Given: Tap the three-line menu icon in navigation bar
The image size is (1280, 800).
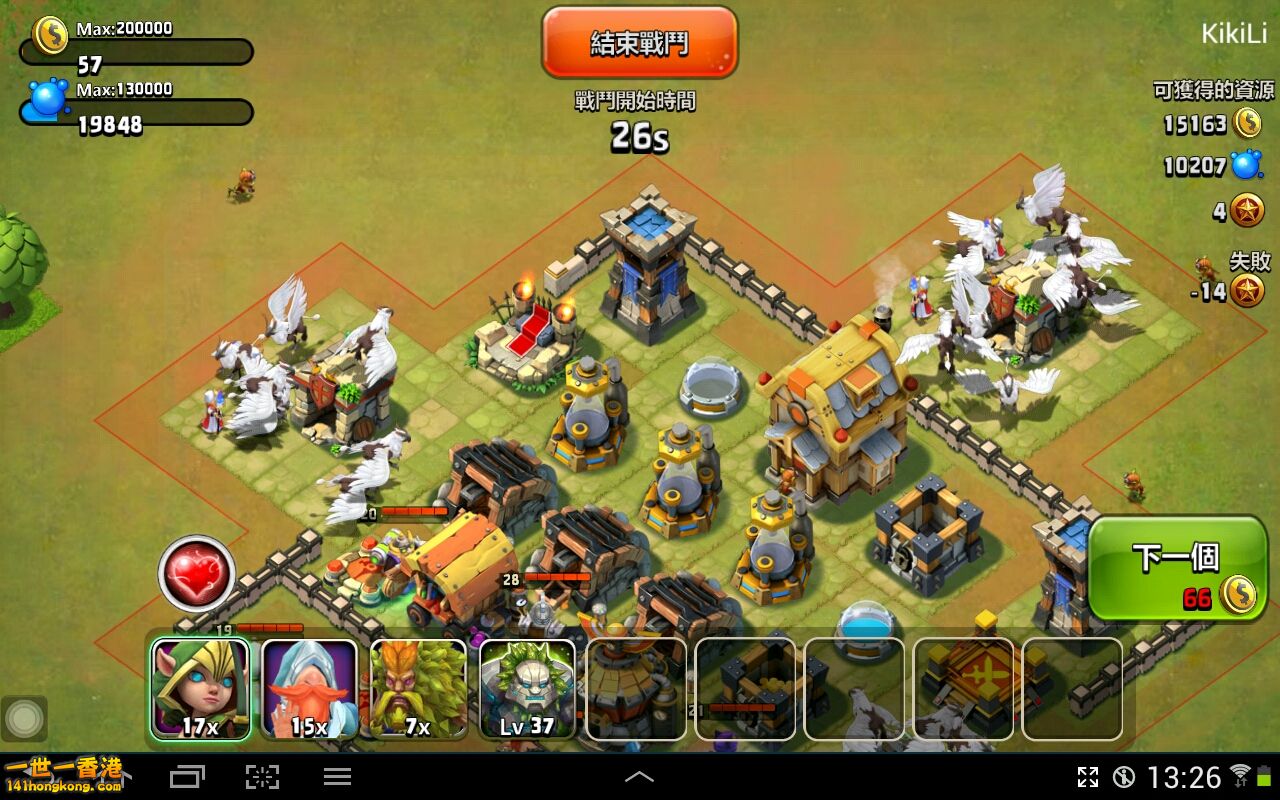Looking at the screenshot, I should [337, 777].
